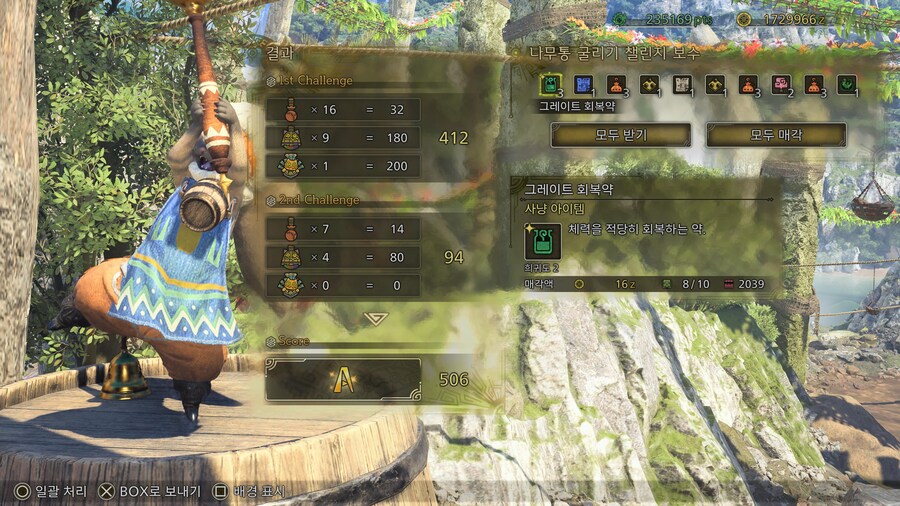Choose the dark green reward slot at row end
900x506 pixels.
846,85
